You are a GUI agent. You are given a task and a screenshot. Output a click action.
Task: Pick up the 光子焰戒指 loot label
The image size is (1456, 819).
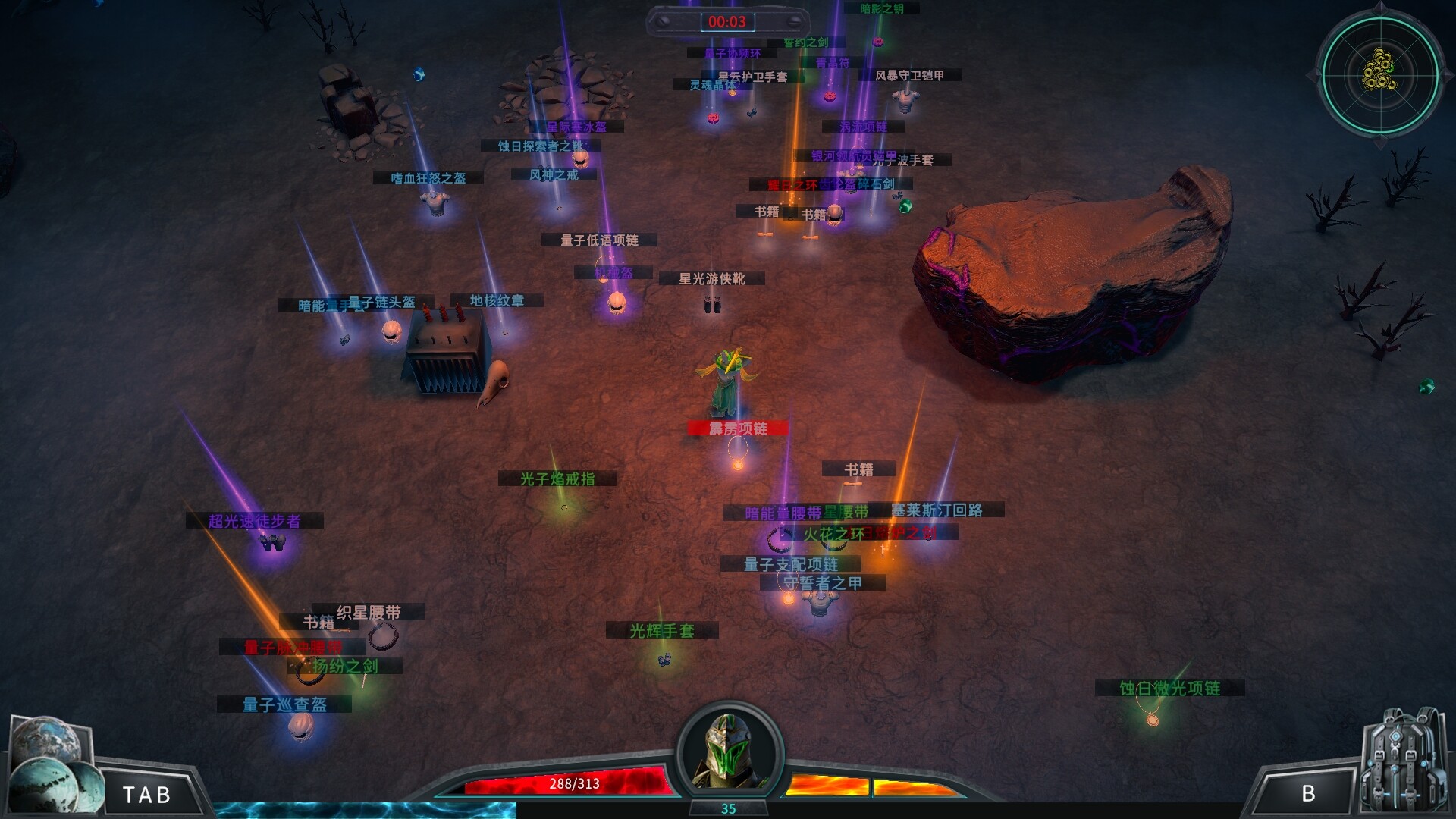pyautogui.click(x=557, y=479)
